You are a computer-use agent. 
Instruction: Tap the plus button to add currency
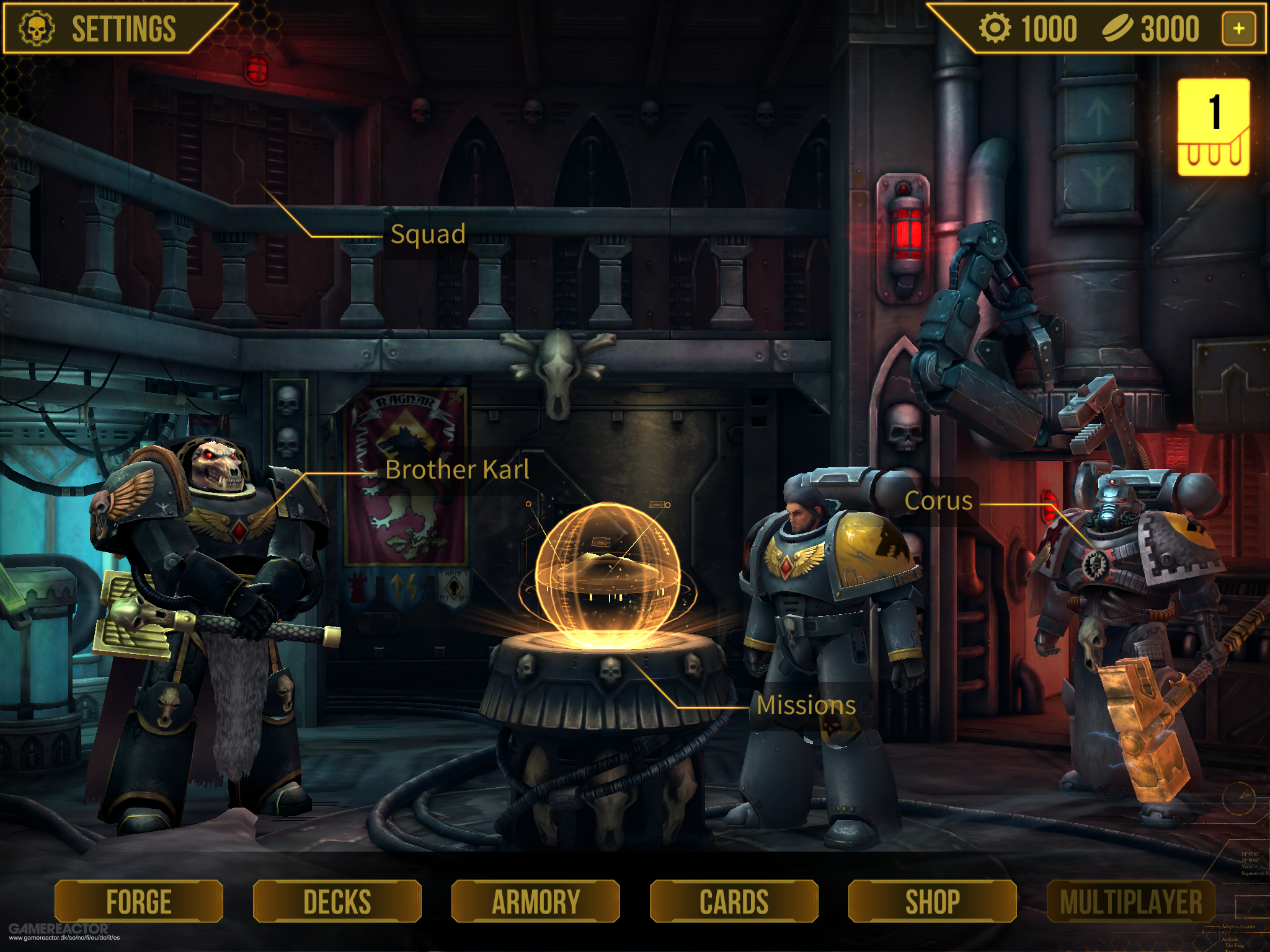click(1238, 29)
